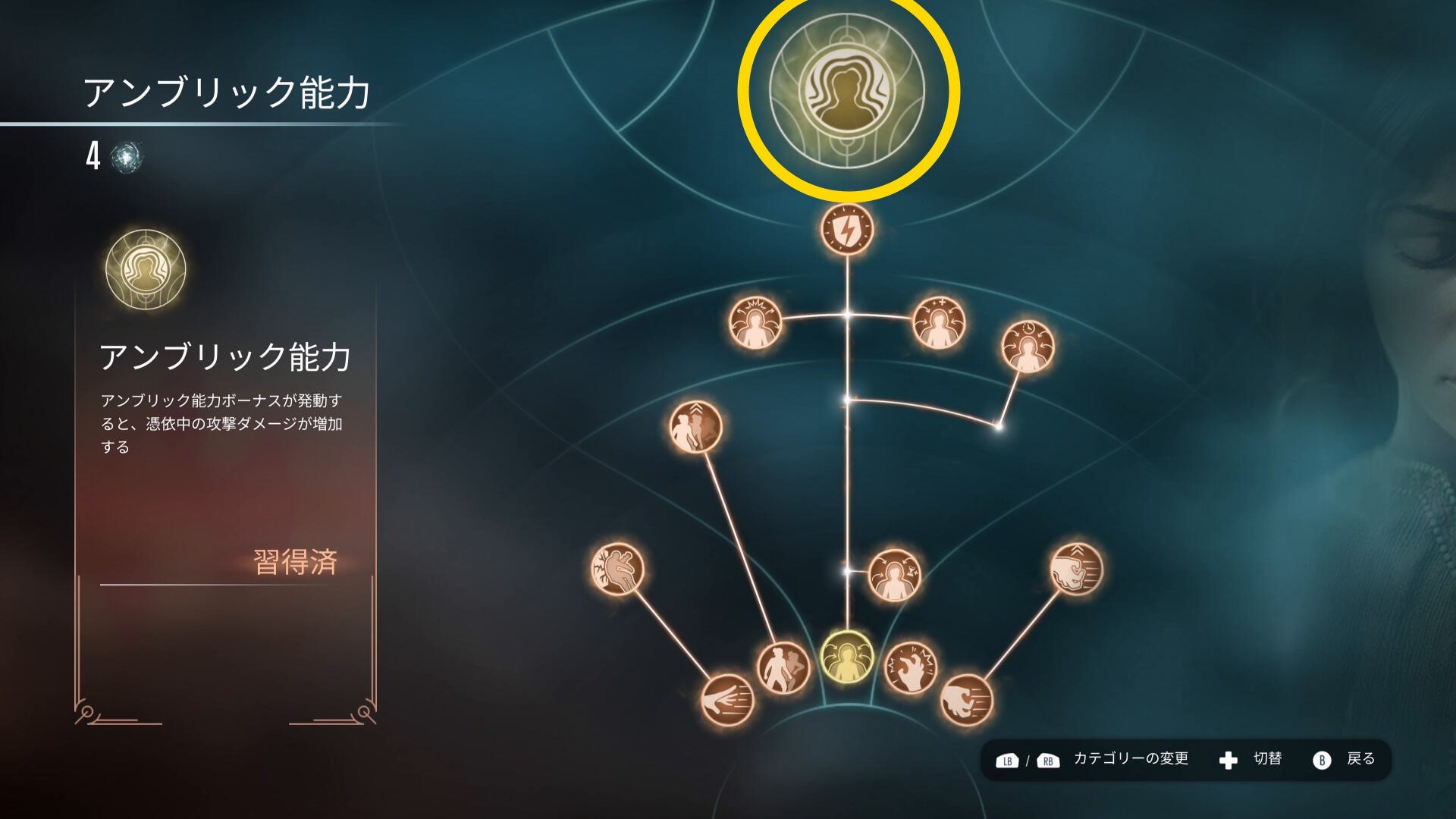This screenshot has width=1456, height=819.
Task: Select the figure with clock skill
Action: click(1028, 347)
